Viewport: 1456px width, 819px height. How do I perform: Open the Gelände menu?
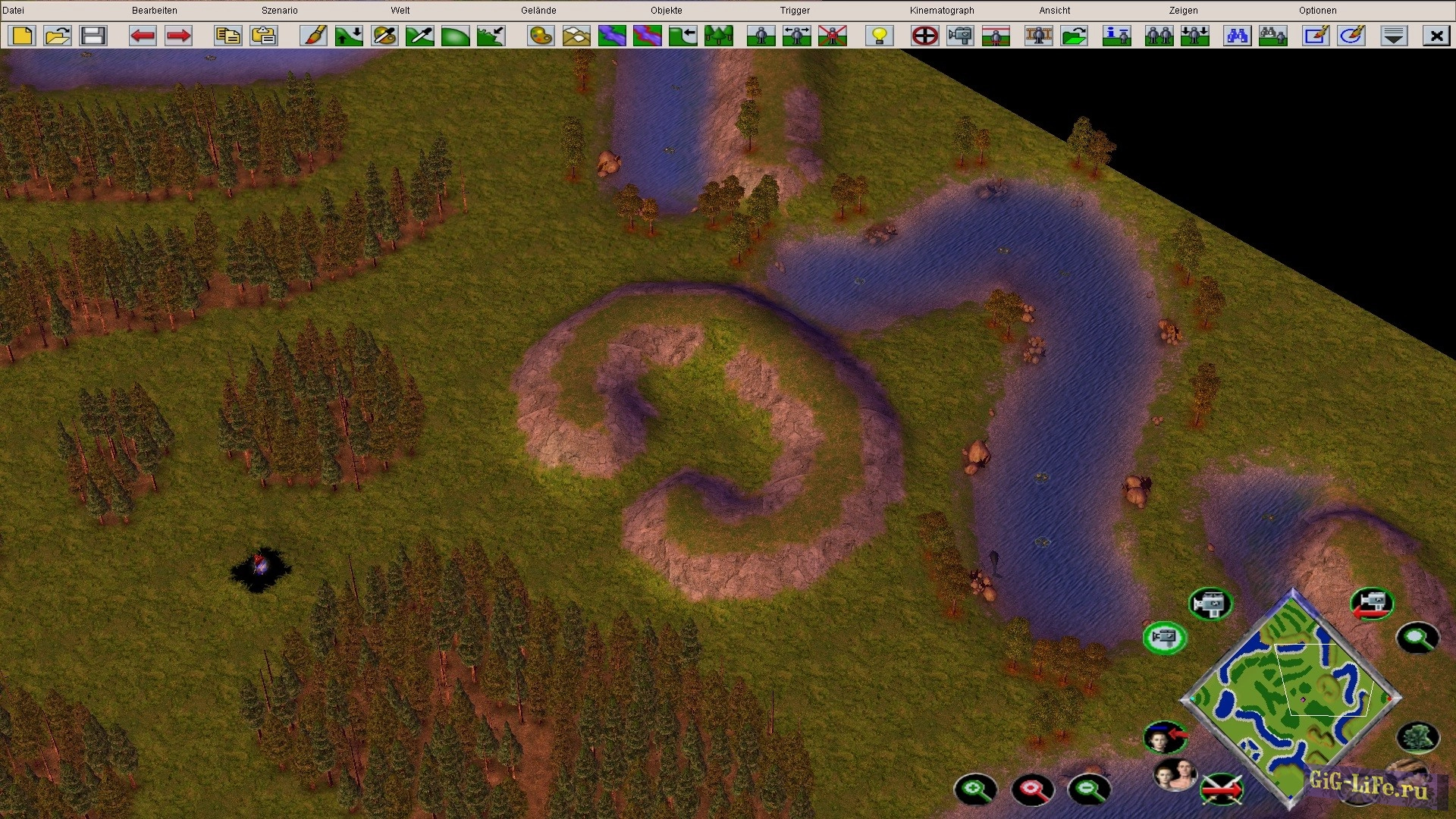coord(538,11)
